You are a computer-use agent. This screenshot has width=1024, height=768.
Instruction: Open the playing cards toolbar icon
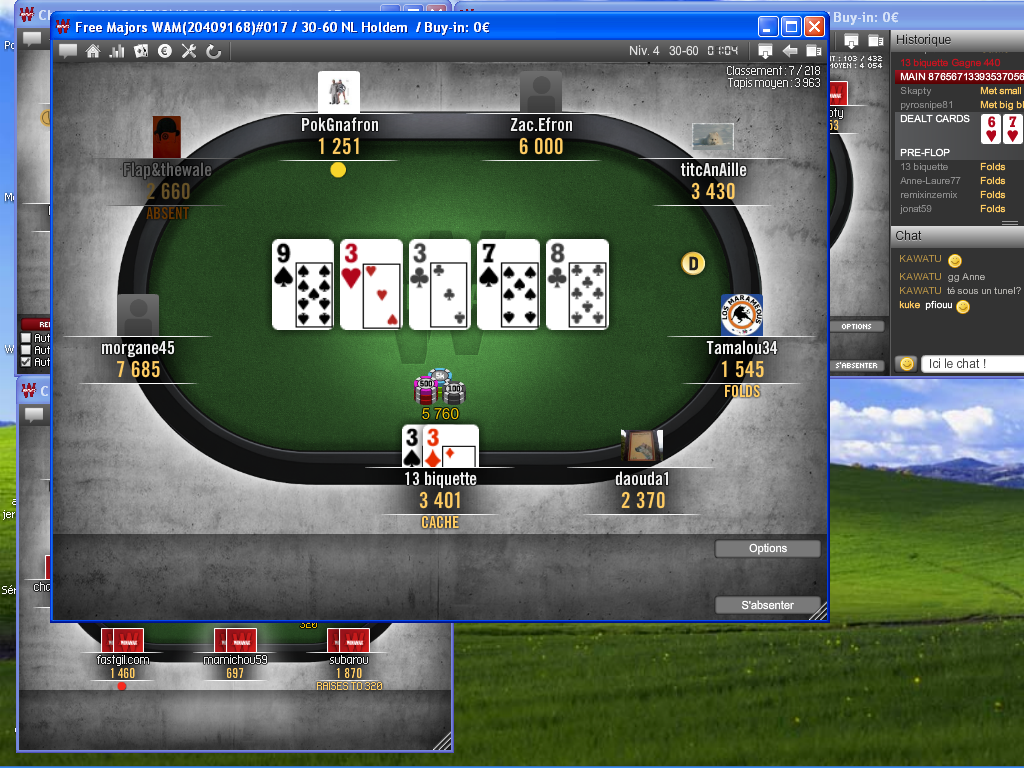tap(141, 51)
